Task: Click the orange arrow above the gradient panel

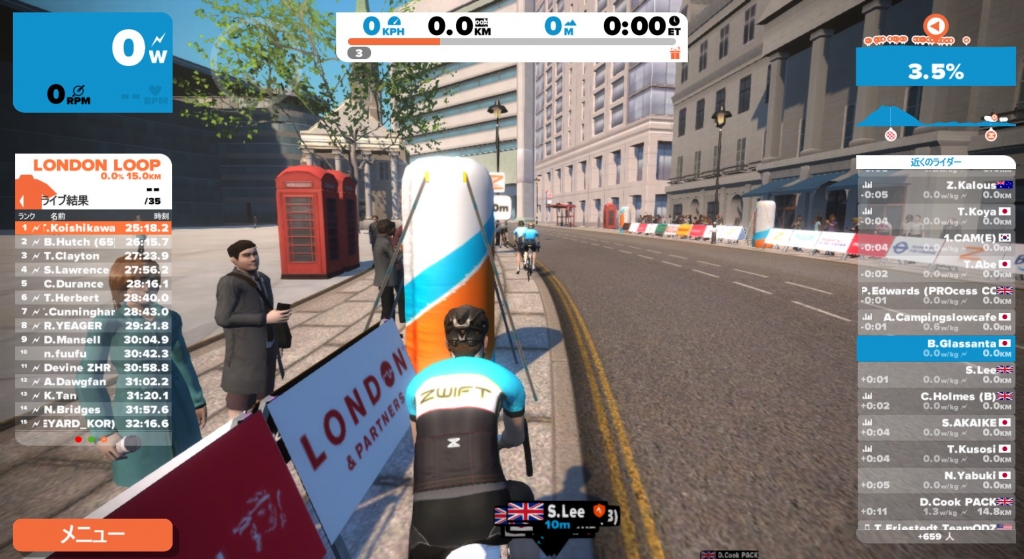Action: (934, 25)
